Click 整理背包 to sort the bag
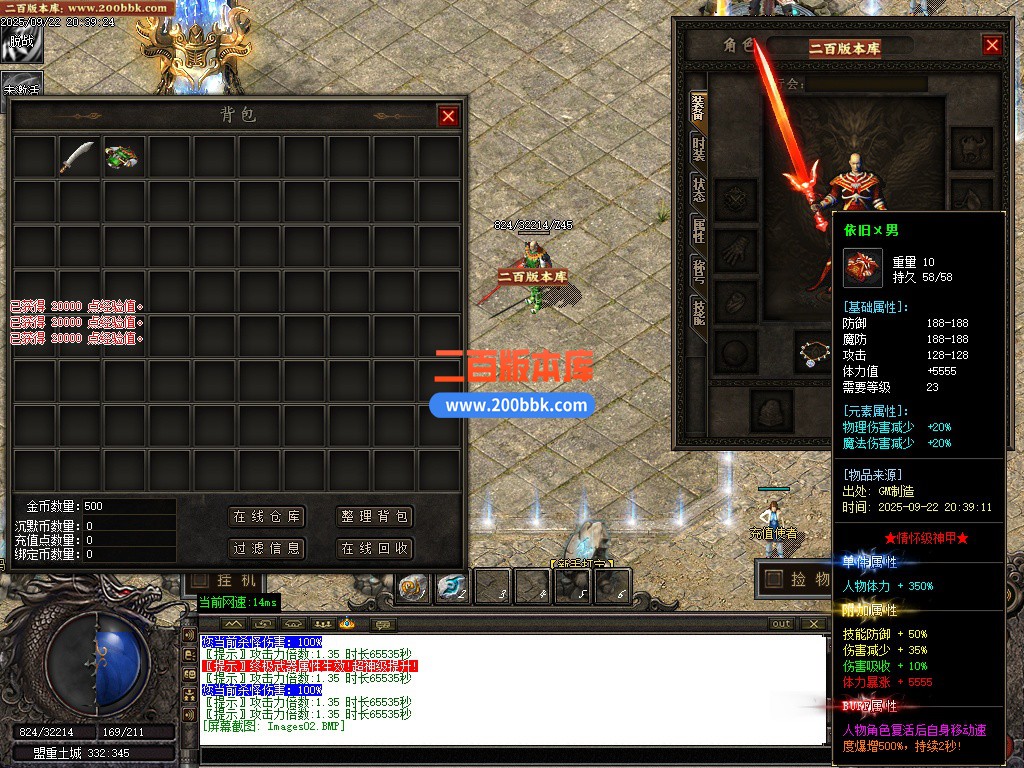 click(x=374, y=517)
